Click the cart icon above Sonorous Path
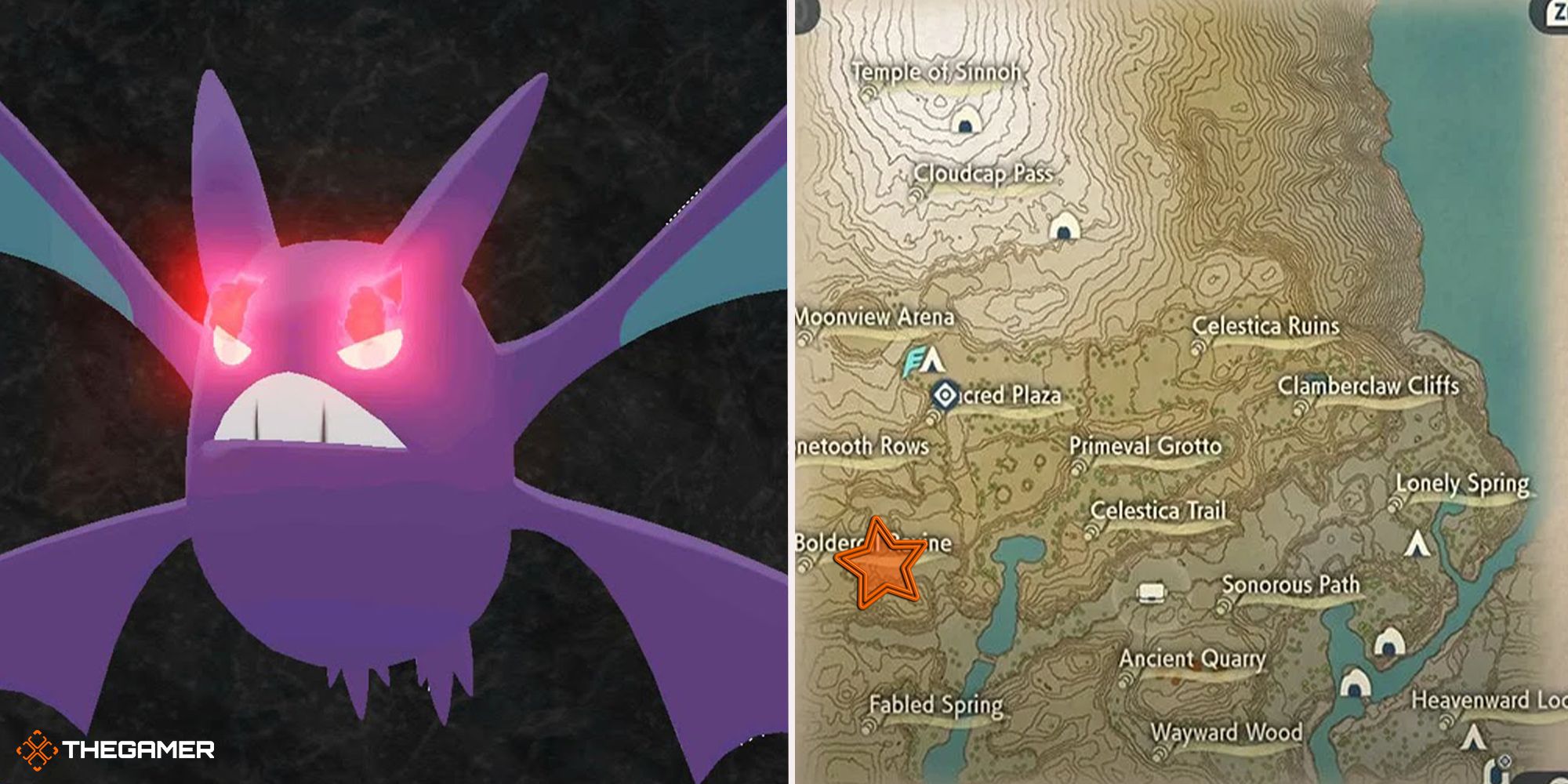 tap(1152, 593)
